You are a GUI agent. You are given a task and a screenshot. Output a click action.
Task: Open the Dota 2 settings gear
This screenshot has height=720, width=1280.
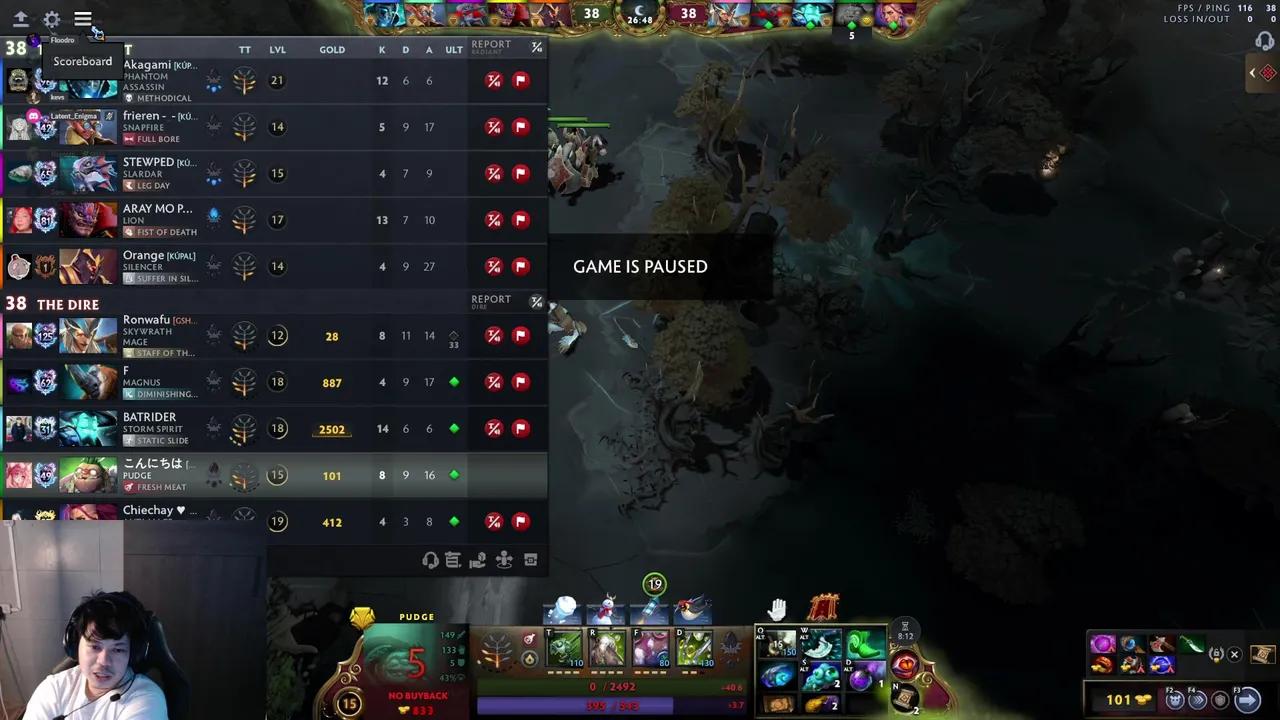pyautogui.click(x=51, y=18)
